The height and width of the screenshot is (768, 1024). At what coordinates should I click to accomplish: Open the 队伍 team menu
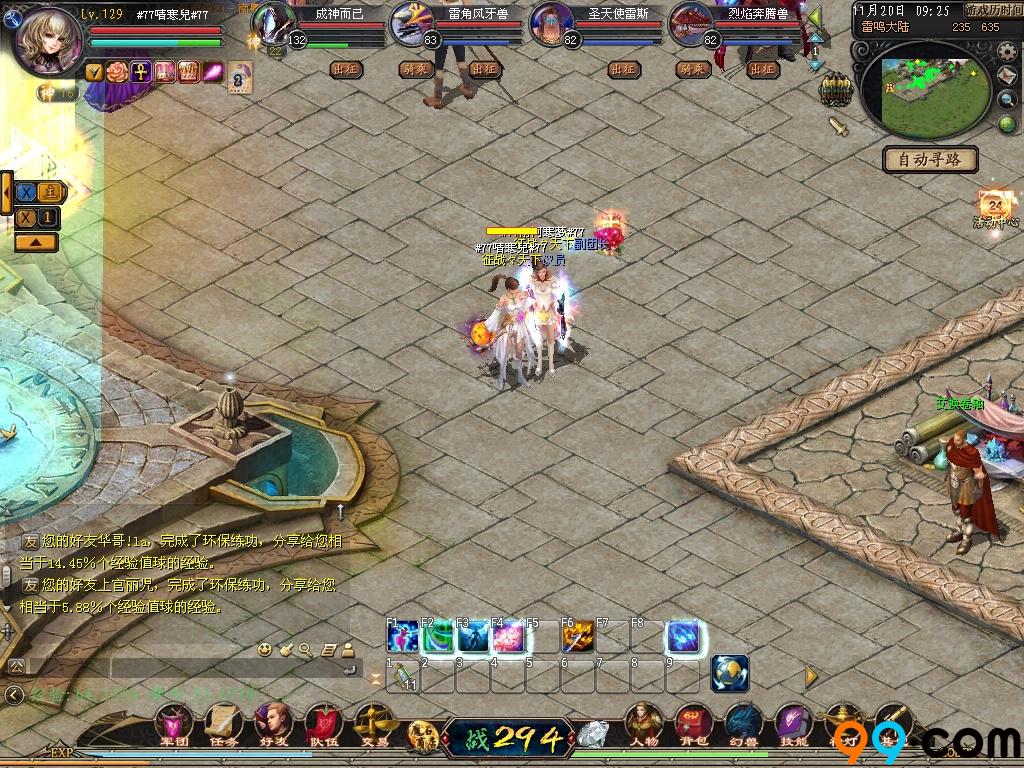pyautogui.click(x=322, y=724)
